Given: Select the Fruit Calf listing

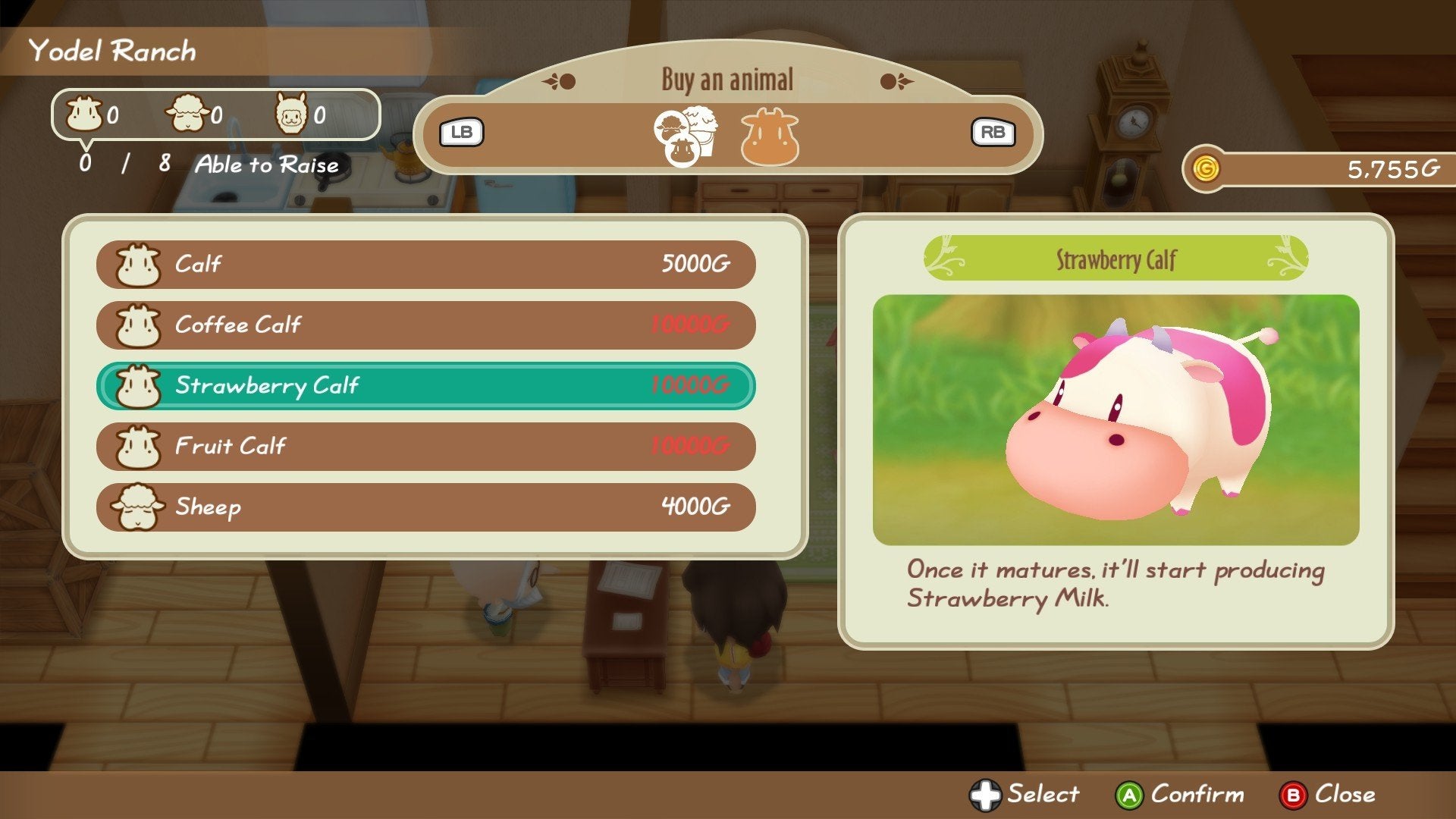Looking at the screenshot, I should coord(425,446).
